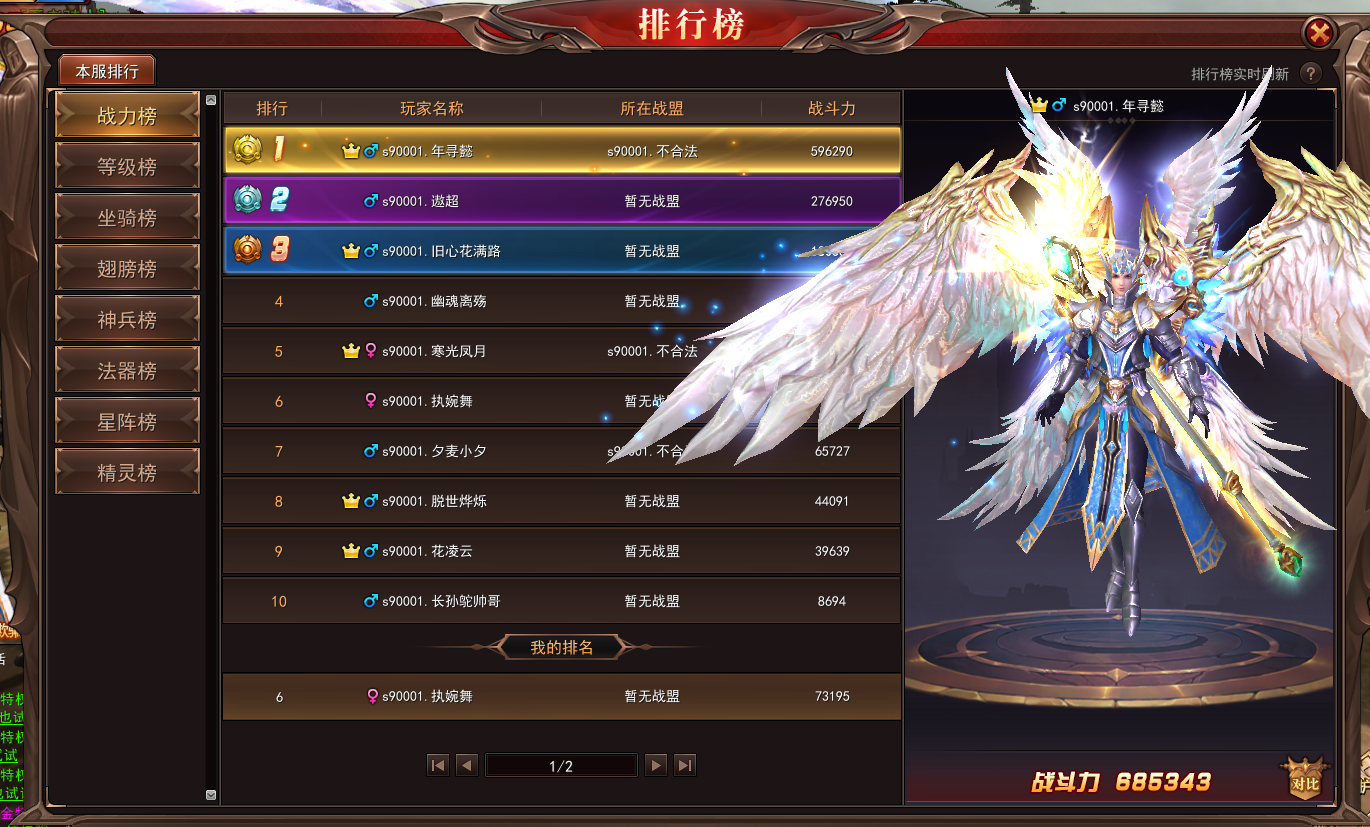Image resolution: width=1370 pixels, height=827 pixels.
Task: Select rank 8 player 脱世烨烁 row
Action: 560,501
